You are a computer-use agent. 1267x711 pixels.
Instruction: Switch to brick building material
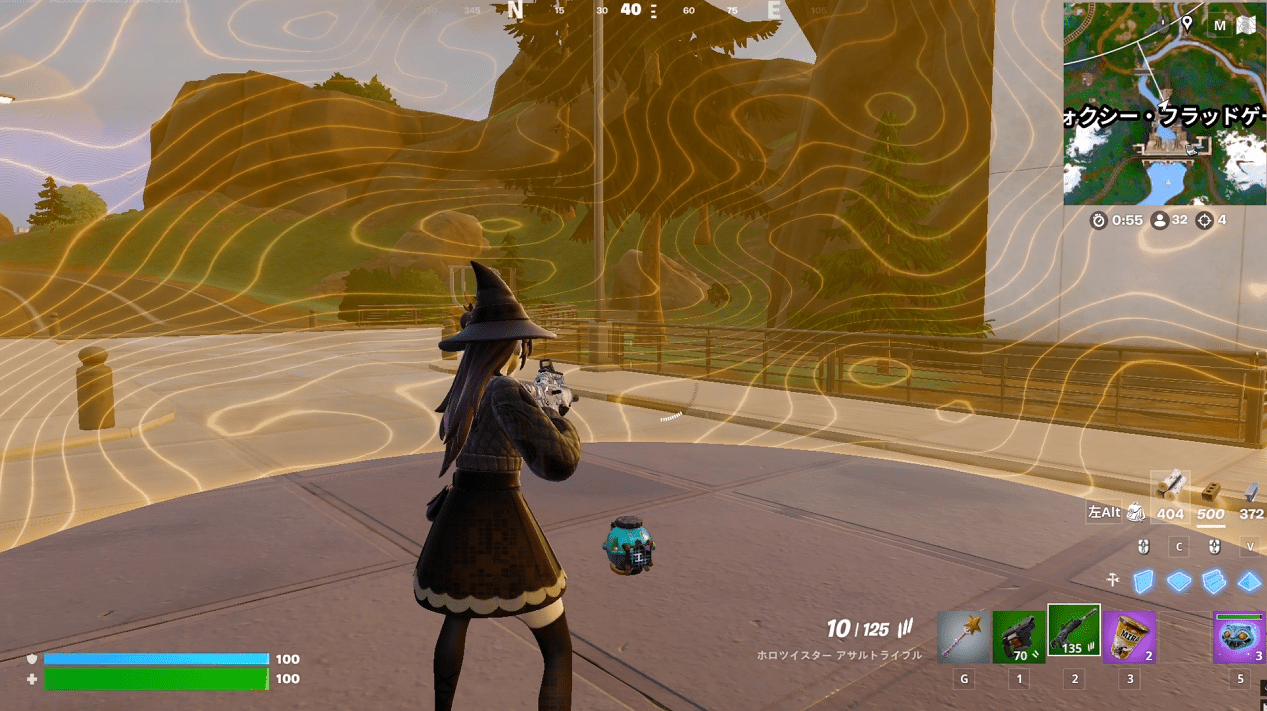pyautogui.click(x=1211, y=491)
